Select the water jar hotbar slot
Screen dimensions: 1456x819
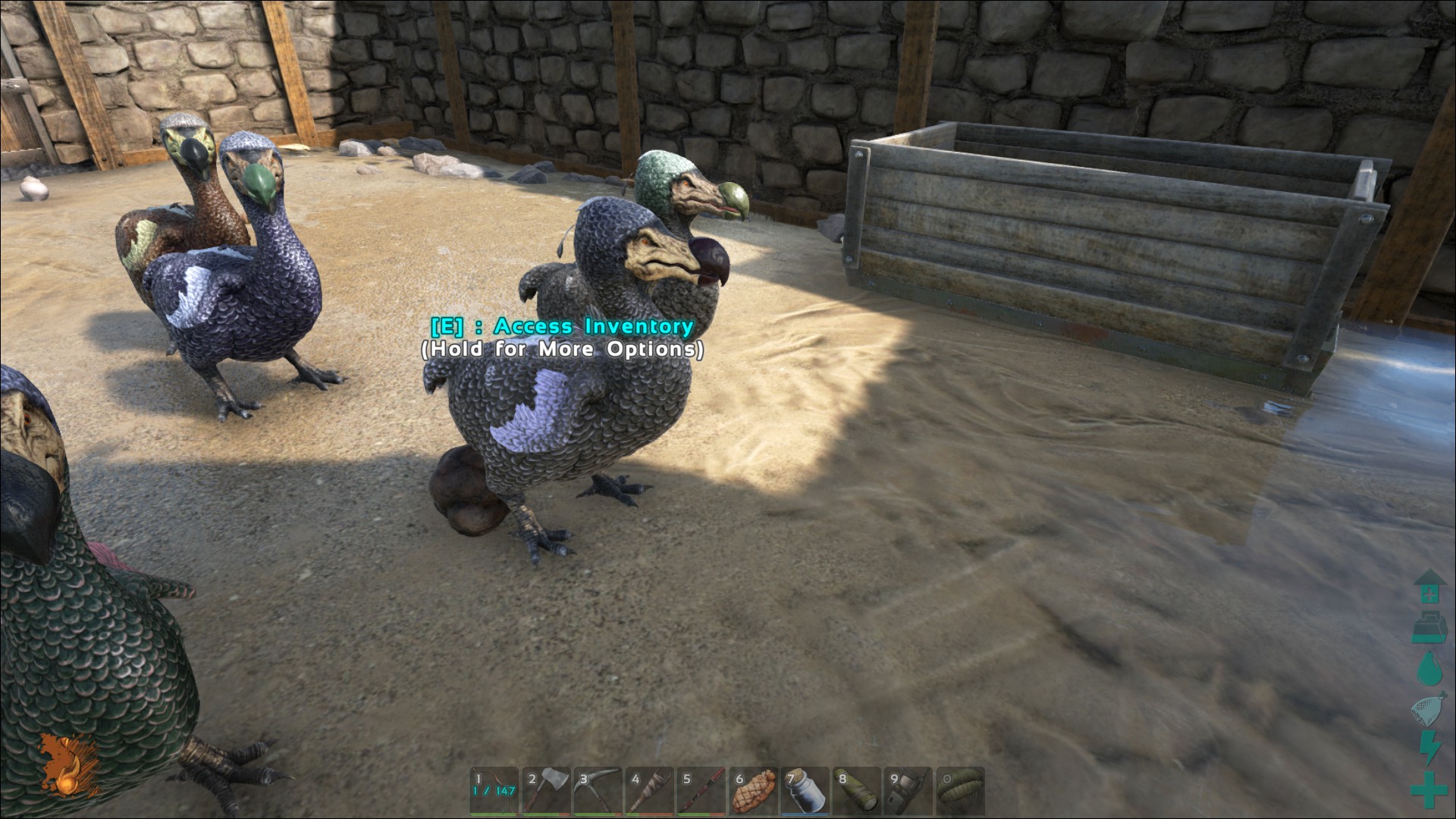(805, 791)
